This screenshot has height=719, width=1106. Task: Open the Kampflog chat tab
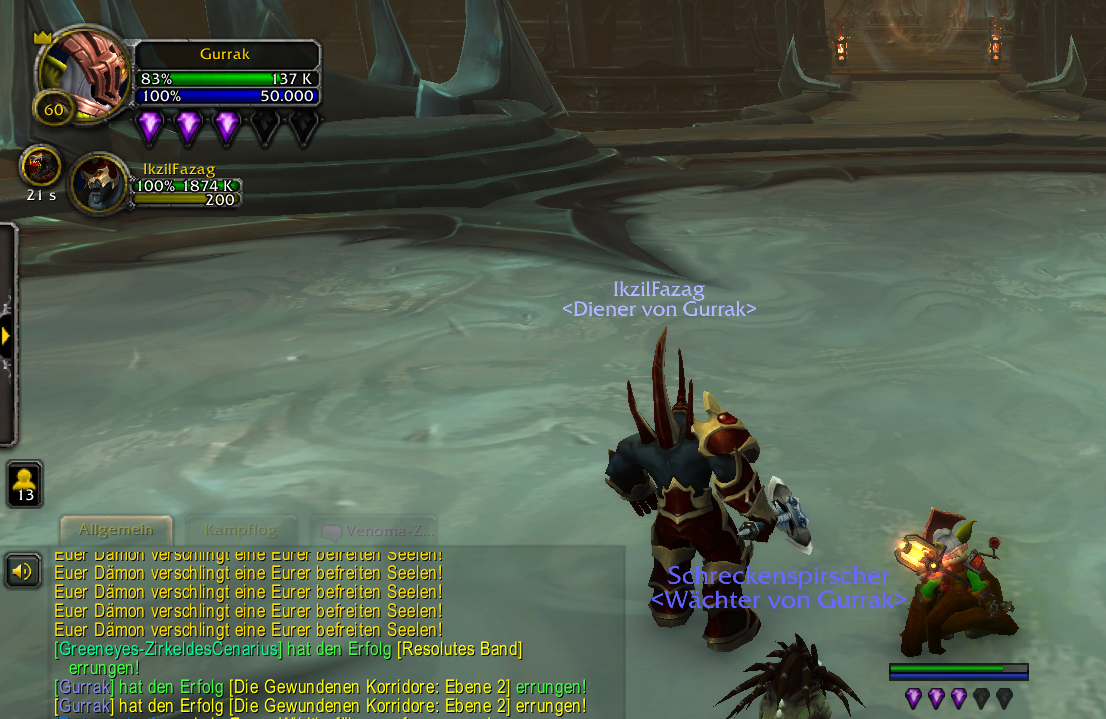click(239, 530)
